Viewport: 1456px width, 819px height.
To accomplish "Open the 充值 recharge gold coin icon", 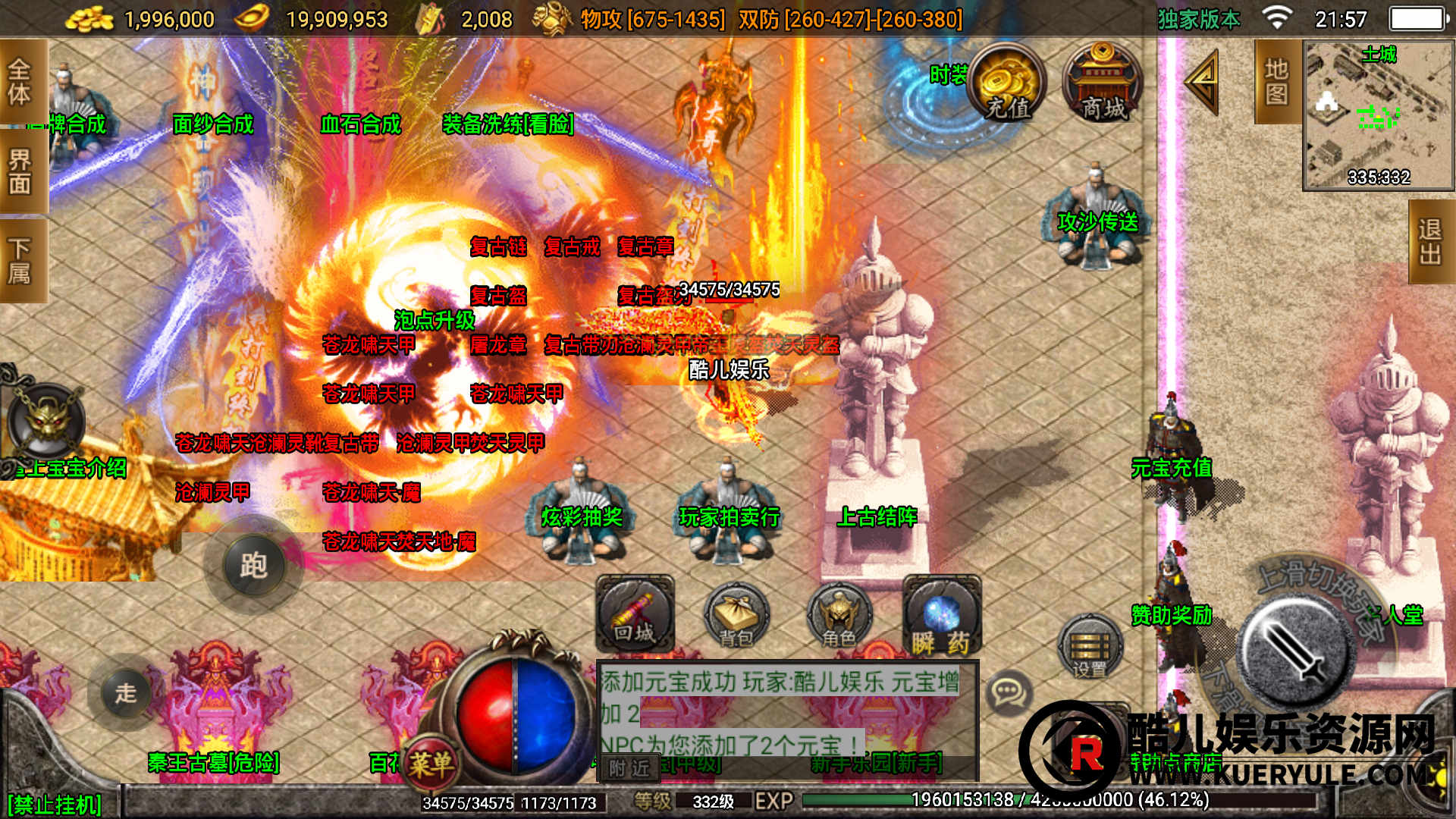I will coord(1007,83).
